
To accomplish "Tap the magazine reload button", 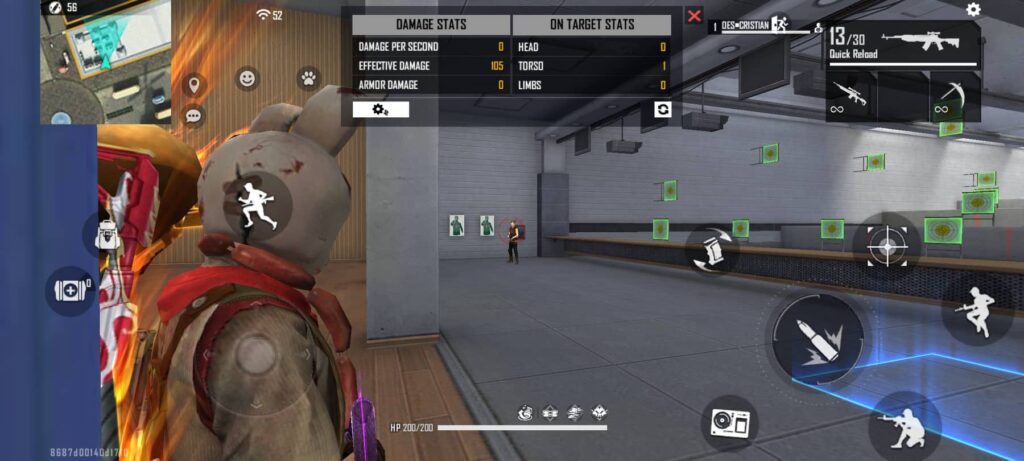I will click(712, 249).
